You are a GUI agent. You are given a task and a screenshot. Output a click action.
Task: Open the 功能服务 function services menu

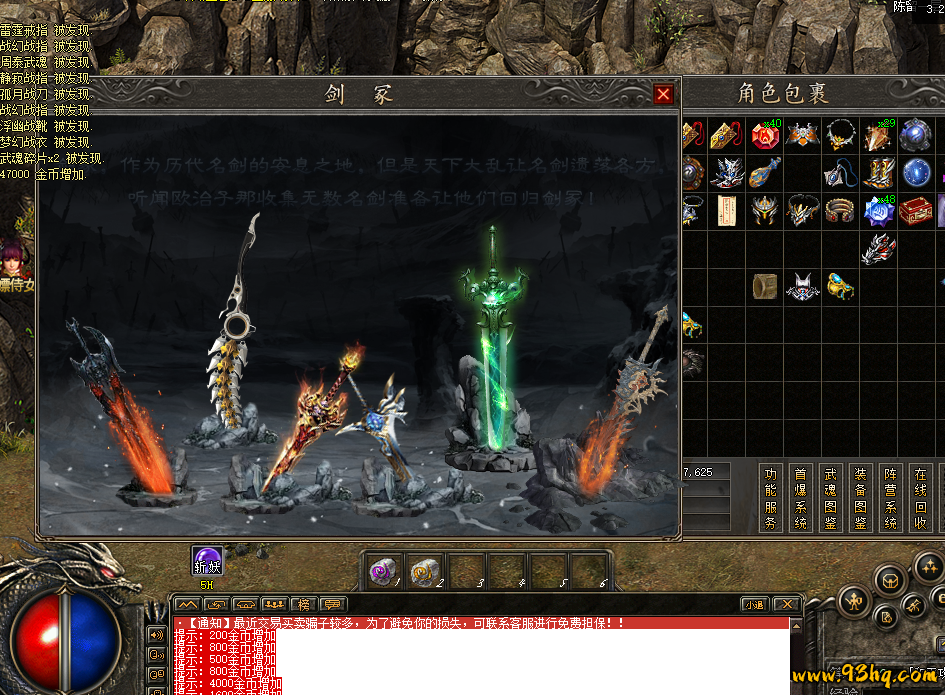770,497
